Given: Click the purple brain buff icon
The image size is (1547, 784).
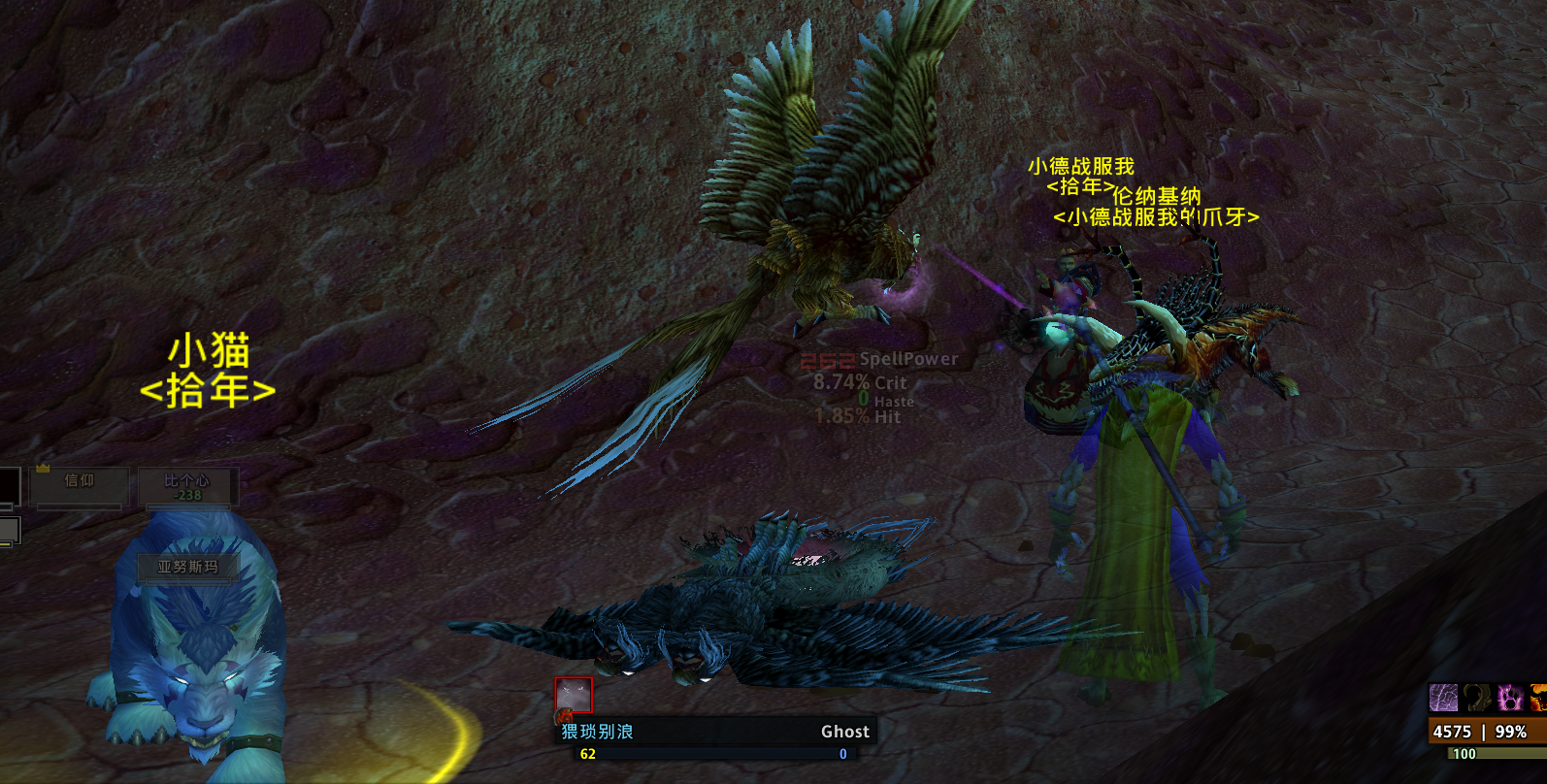Looking at the screenshot, I should tap(1443, 698).
